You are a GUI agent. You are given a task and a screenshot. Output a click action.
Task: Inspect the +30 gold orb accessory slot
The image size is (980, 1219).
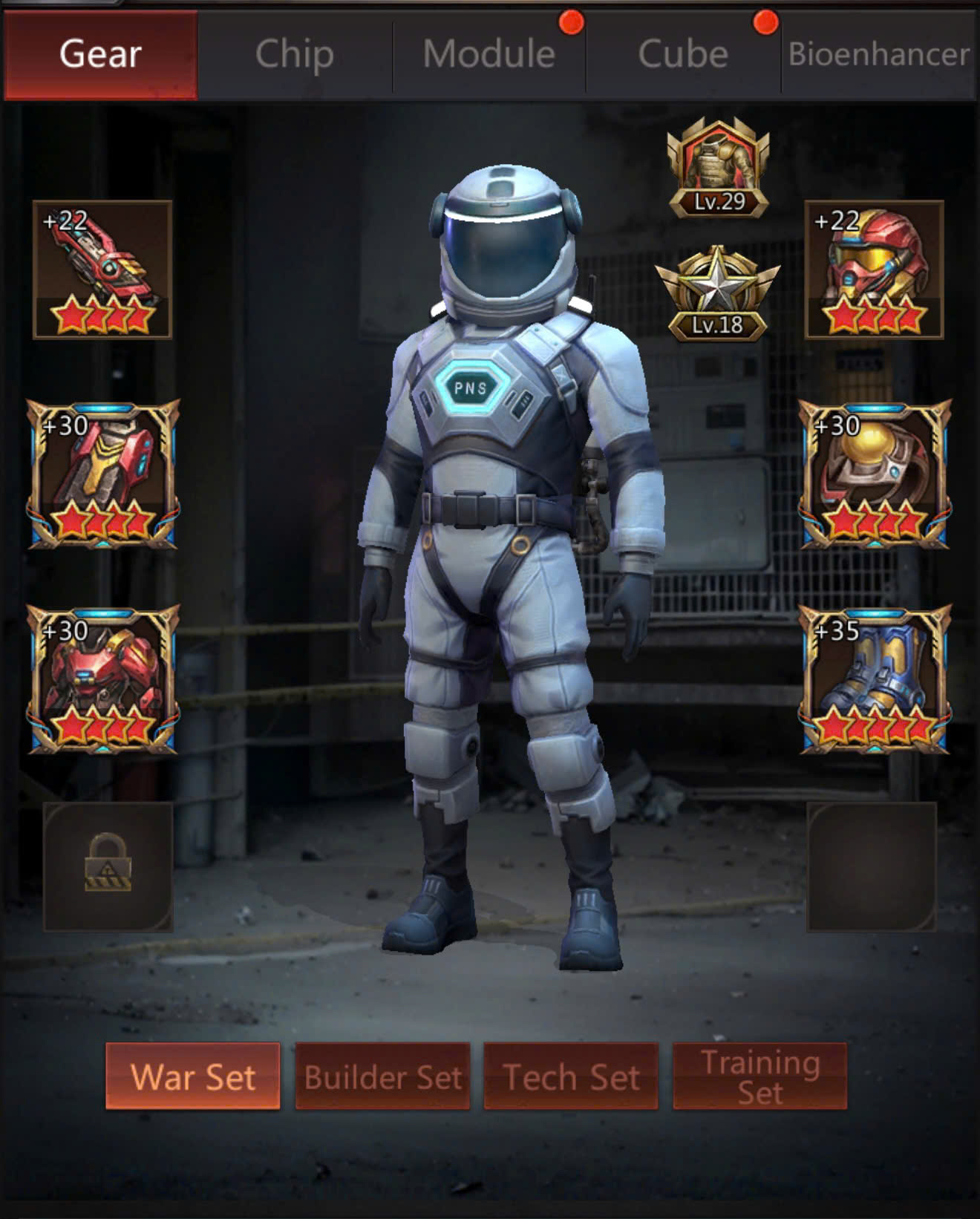[875, 474]
